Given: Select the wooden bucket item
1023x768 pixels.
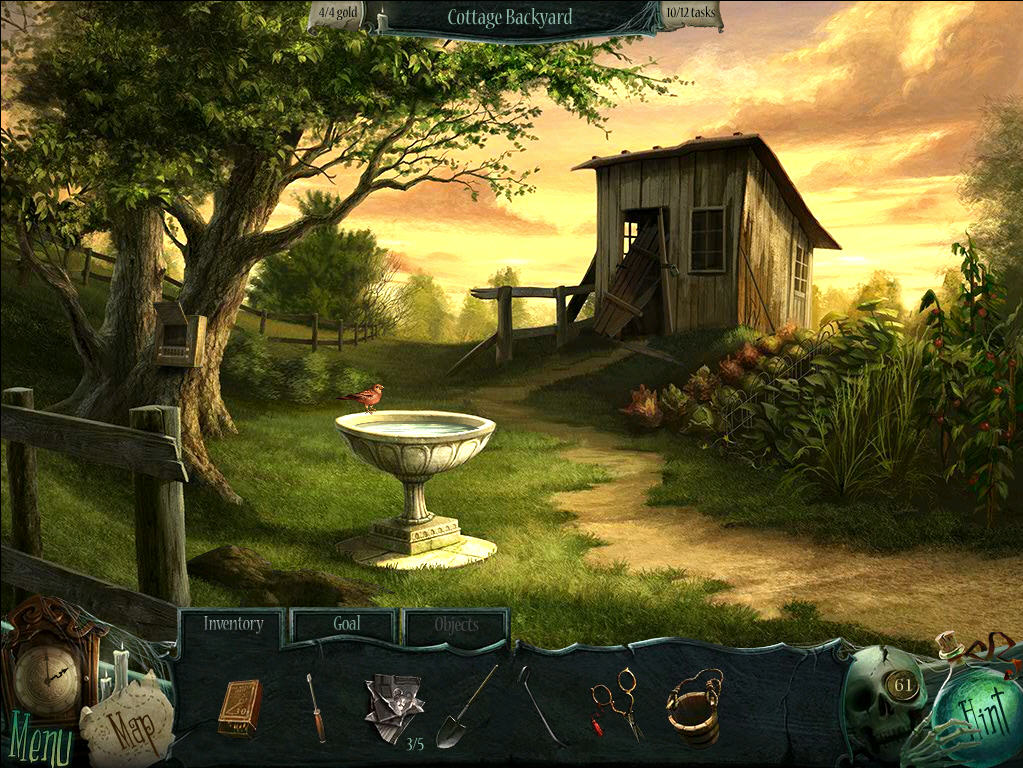Looking at the screenshot, I should click(695, 705).
